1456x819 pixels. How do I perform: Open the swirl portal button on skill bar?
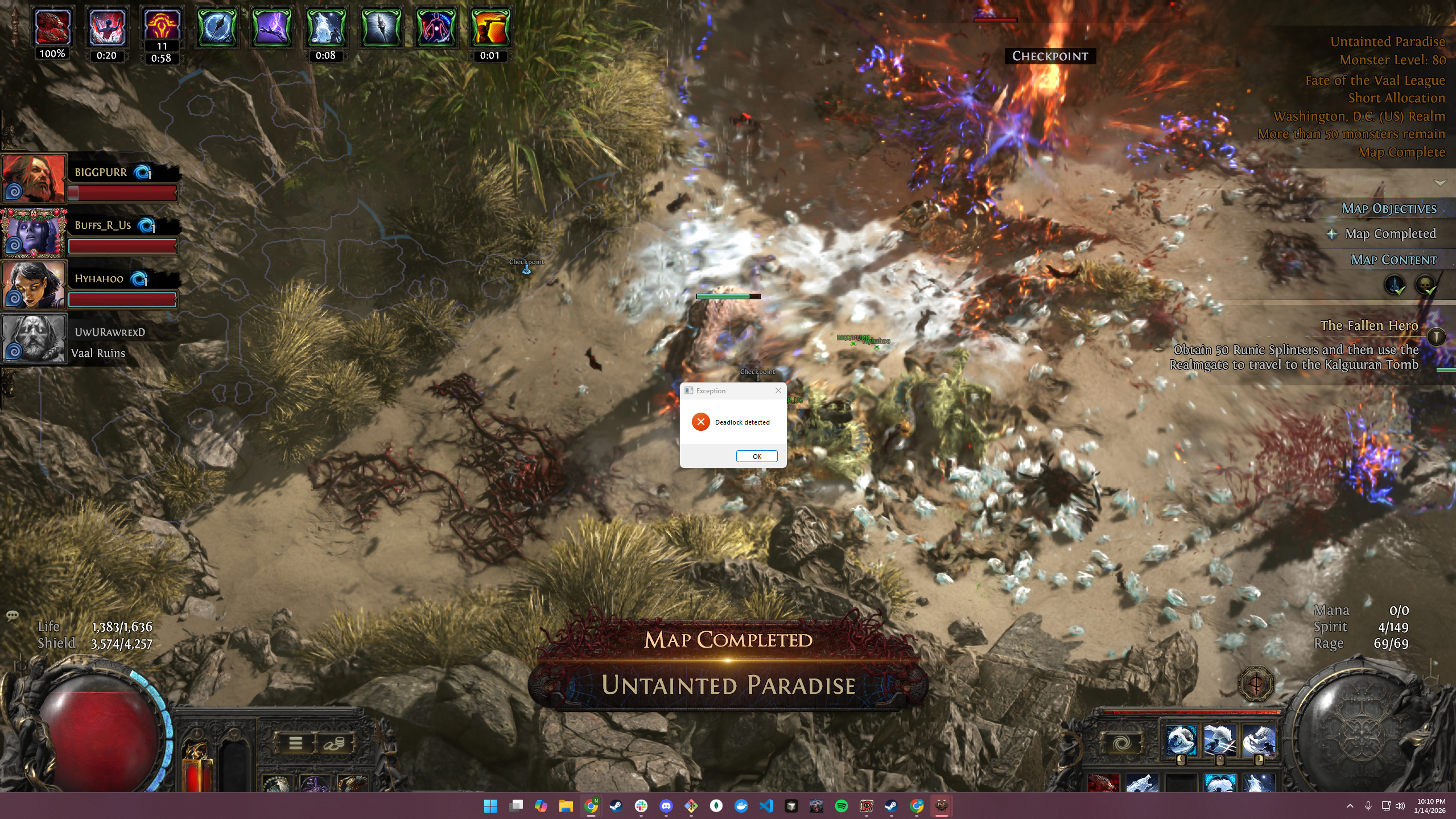point(1121,743)
